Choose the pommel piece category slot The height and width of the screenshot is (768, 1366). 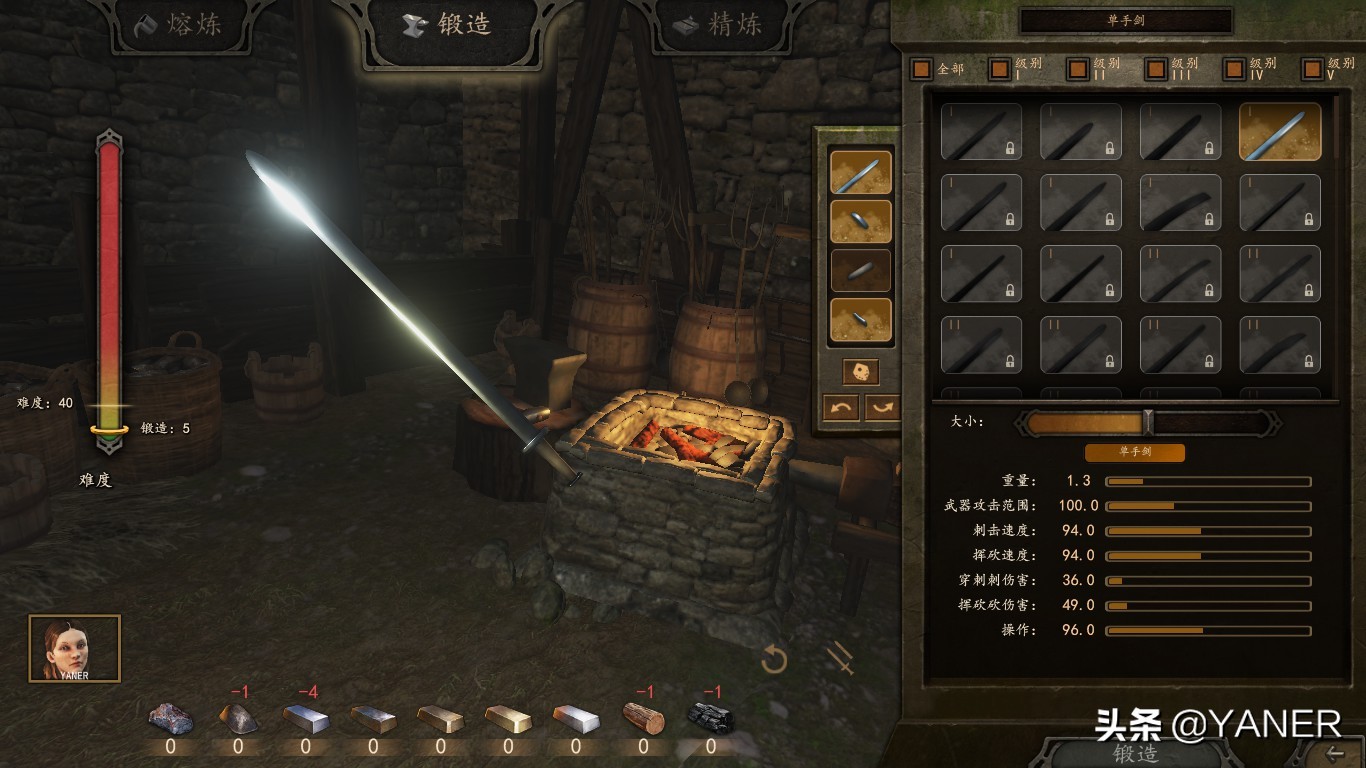point(860,319)
